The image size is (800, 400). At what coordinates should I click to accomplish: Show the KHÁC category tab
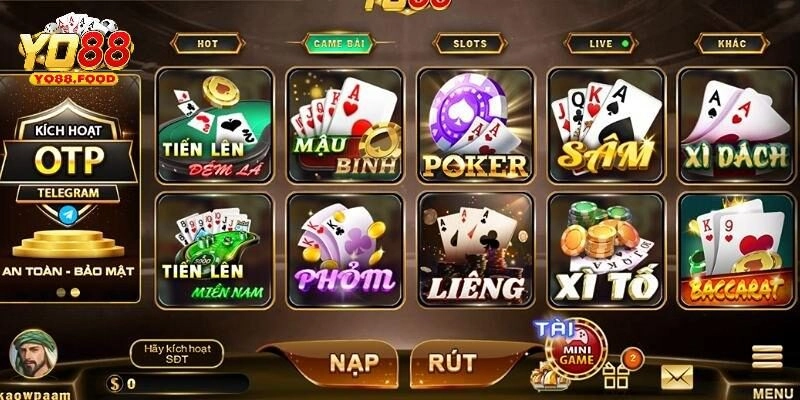click(x=731, y=44)
